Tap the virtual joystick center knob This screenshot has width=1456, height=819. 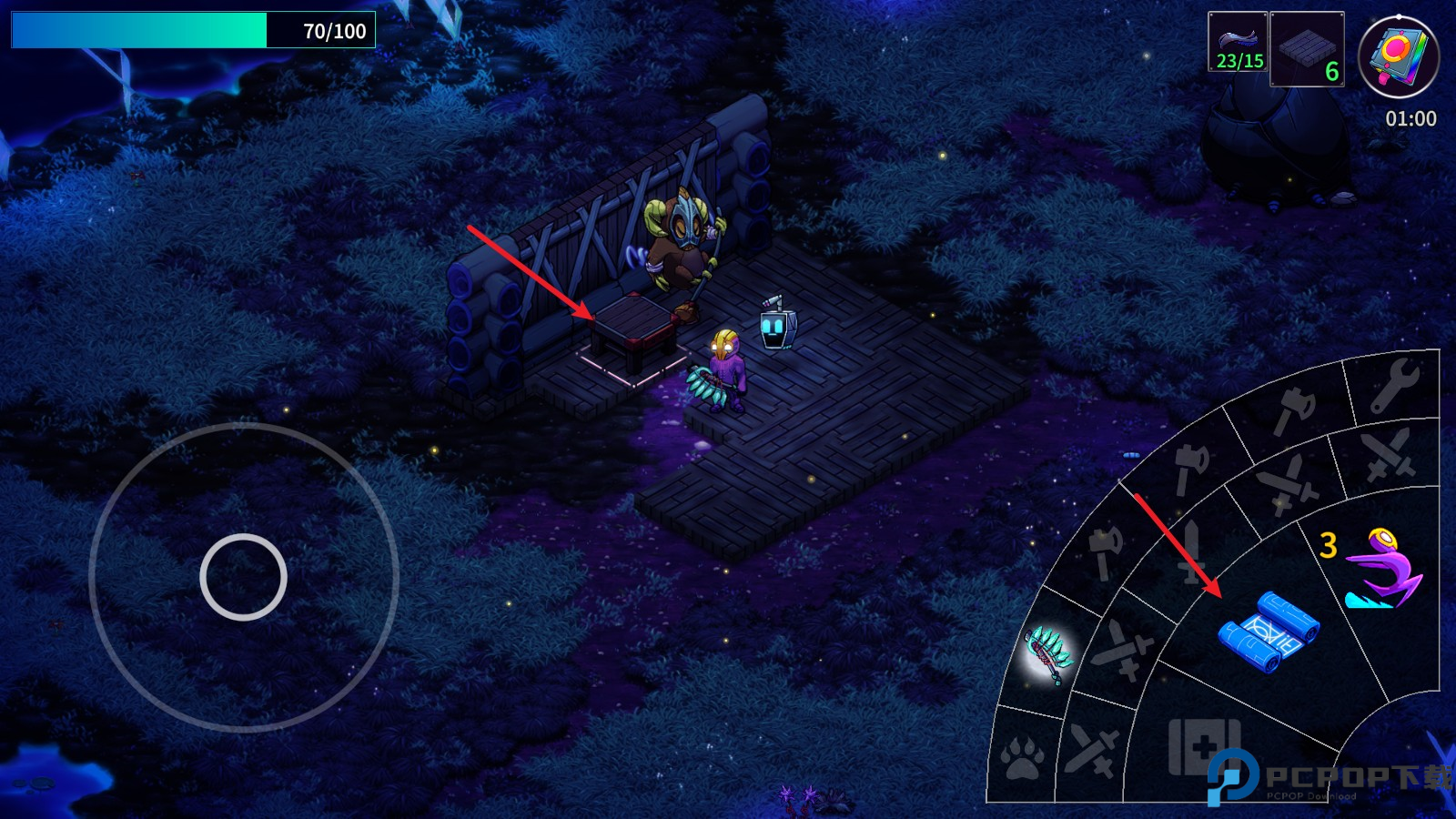pyautogui.click(x=243, y=577)
